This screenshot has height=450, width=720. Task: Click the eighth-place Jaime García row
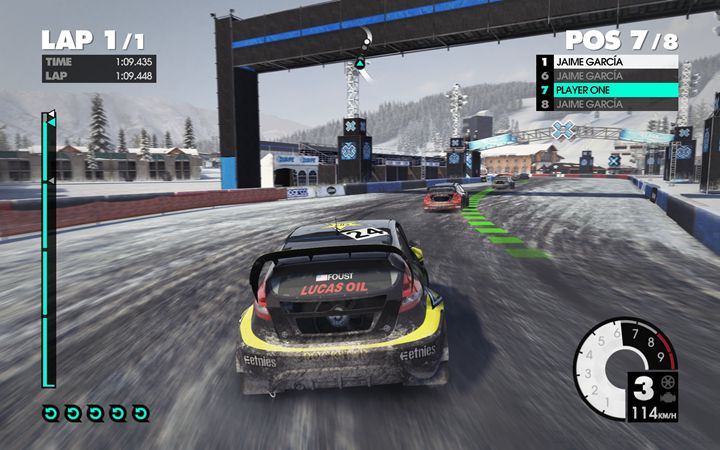point(607,104)
